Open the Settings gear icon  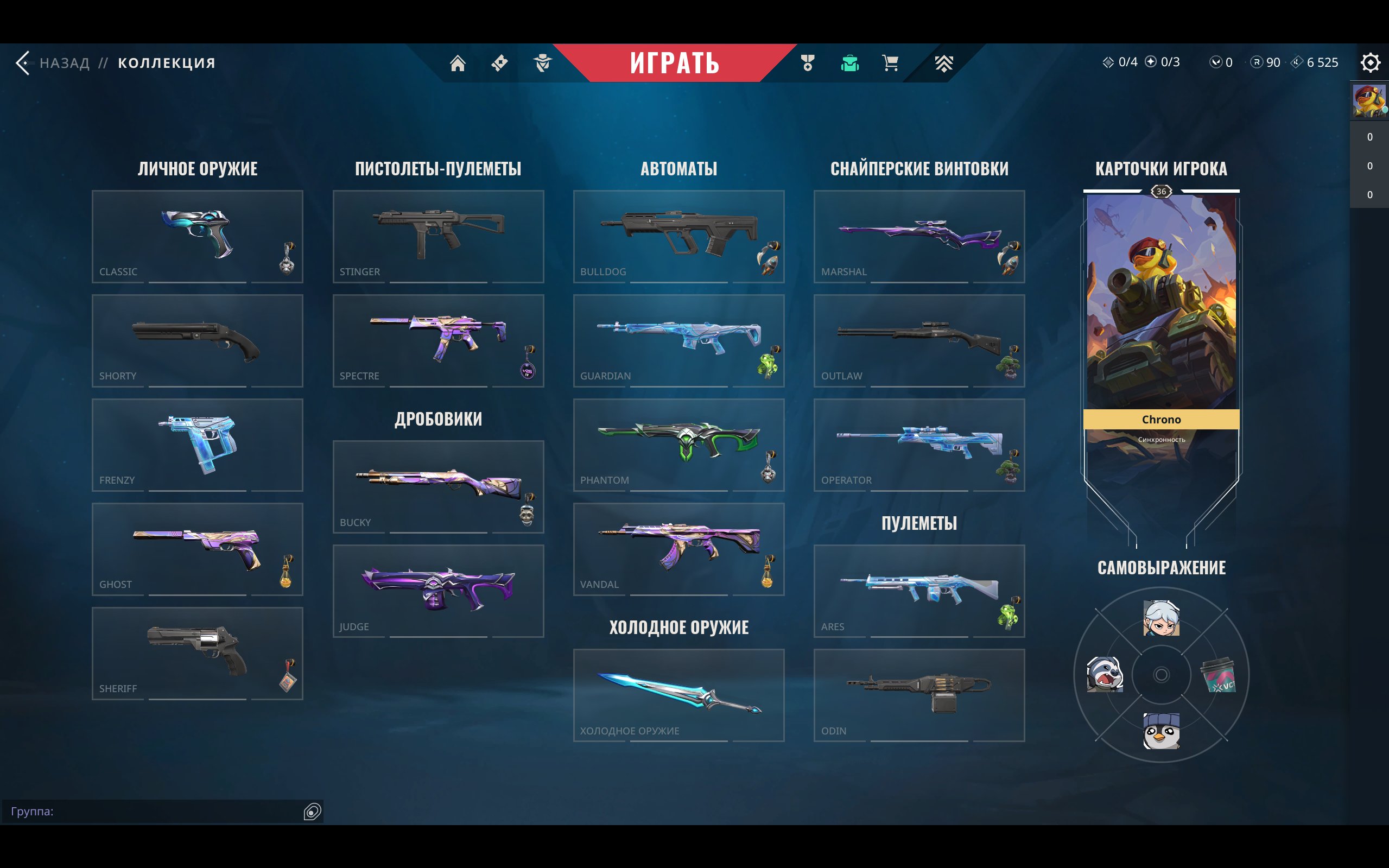click(1371, 63)
